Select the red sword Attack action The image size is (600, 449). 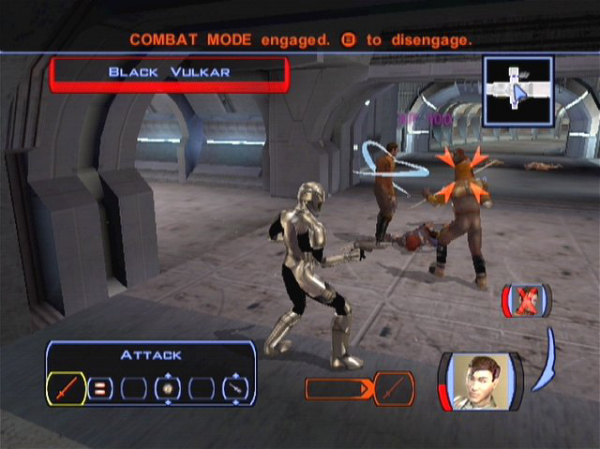(66, 387)
